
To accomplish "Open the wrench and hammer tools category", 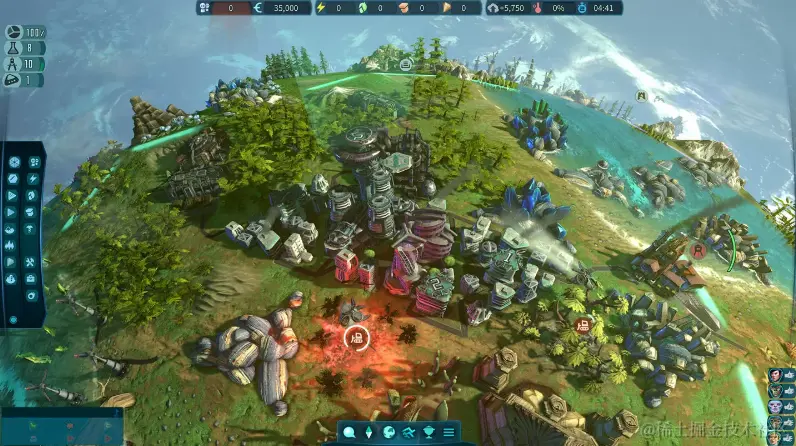I will [x=33, y=262].
